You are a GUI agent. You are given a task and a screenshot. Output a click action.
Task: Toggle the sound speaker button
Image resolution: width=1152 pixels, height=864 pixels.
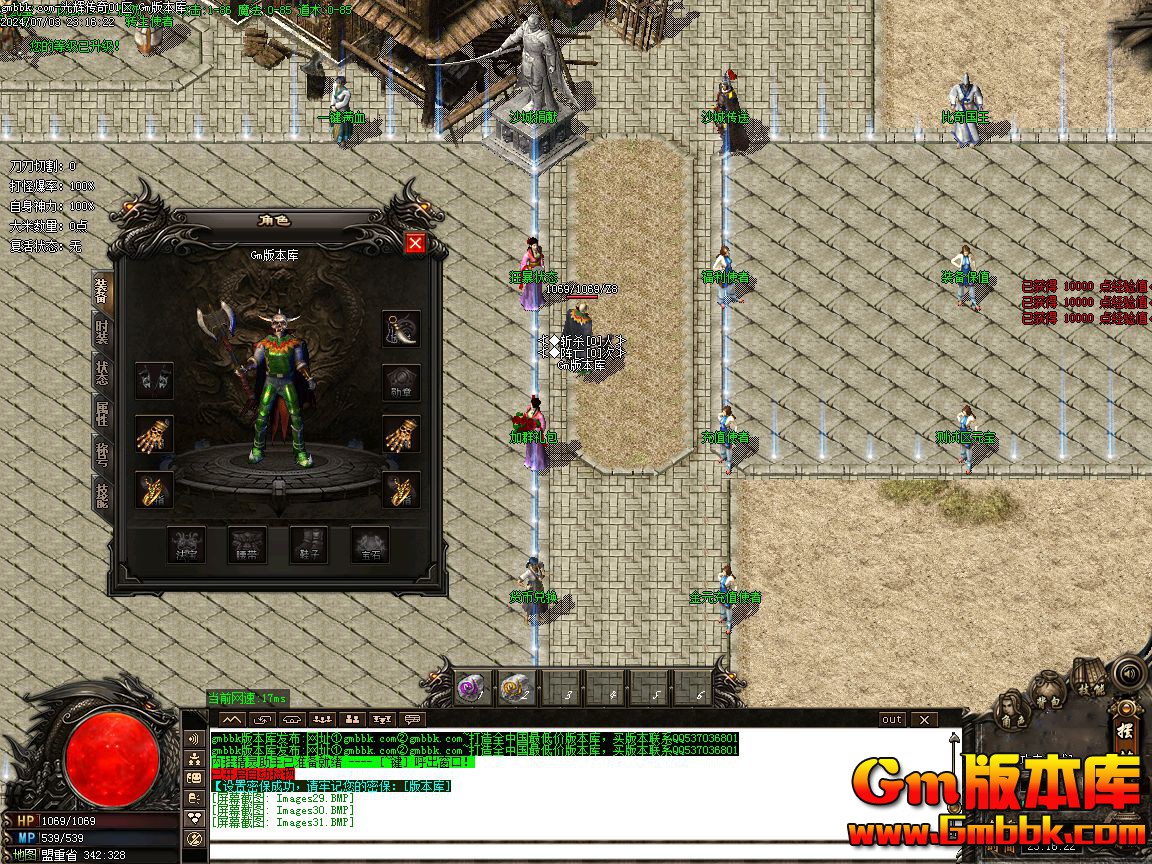[x=1128, y=672]
